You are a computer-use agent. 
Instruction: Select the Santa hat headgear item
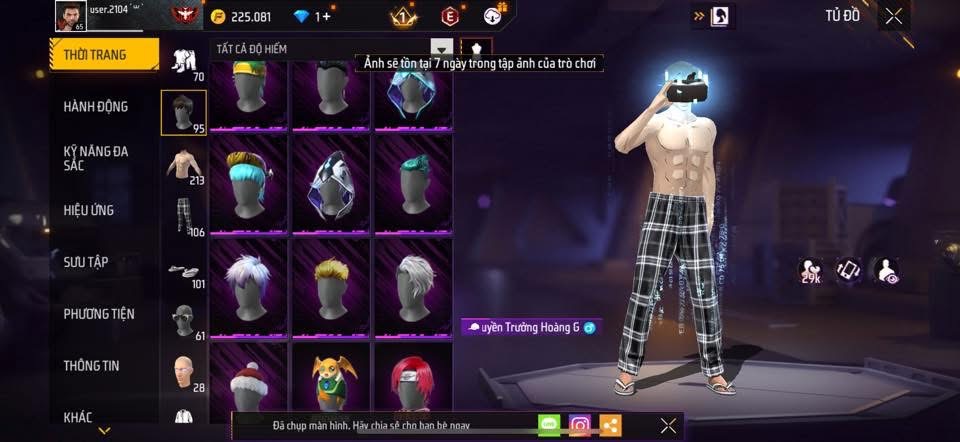tap(248, 387)
